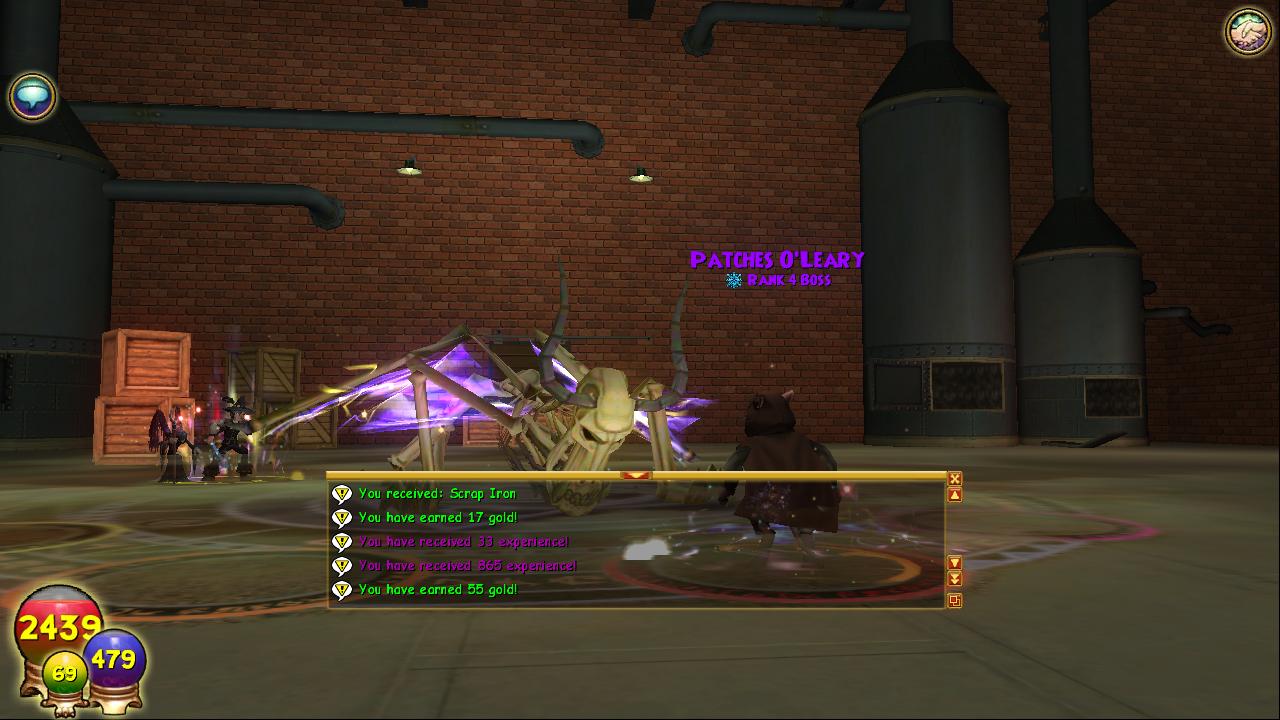This screenshot has width=1280, height=720.
Task: Click the chat window resize button
Action: pos(955,601)
